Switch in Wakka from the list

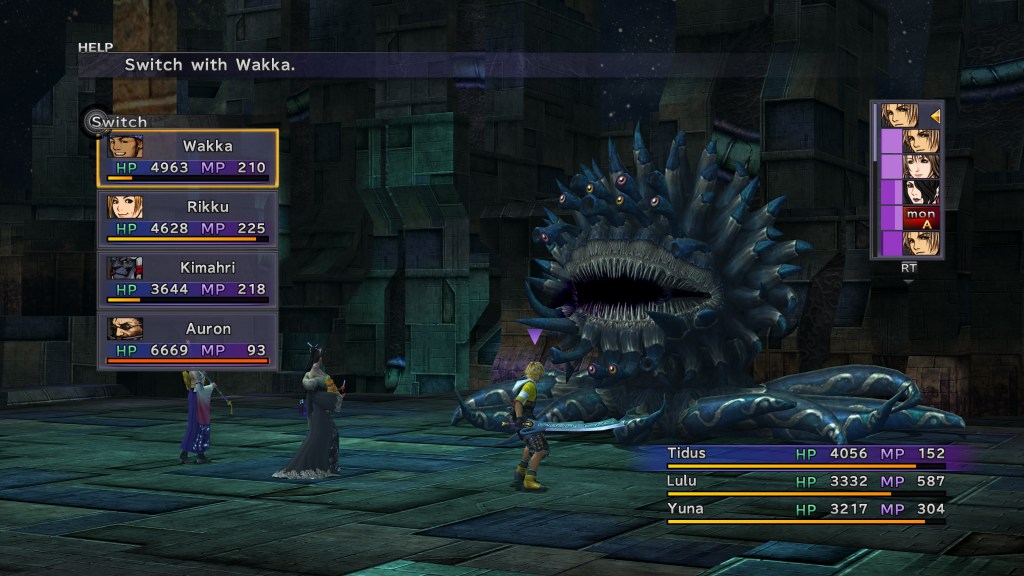[187, 157]
